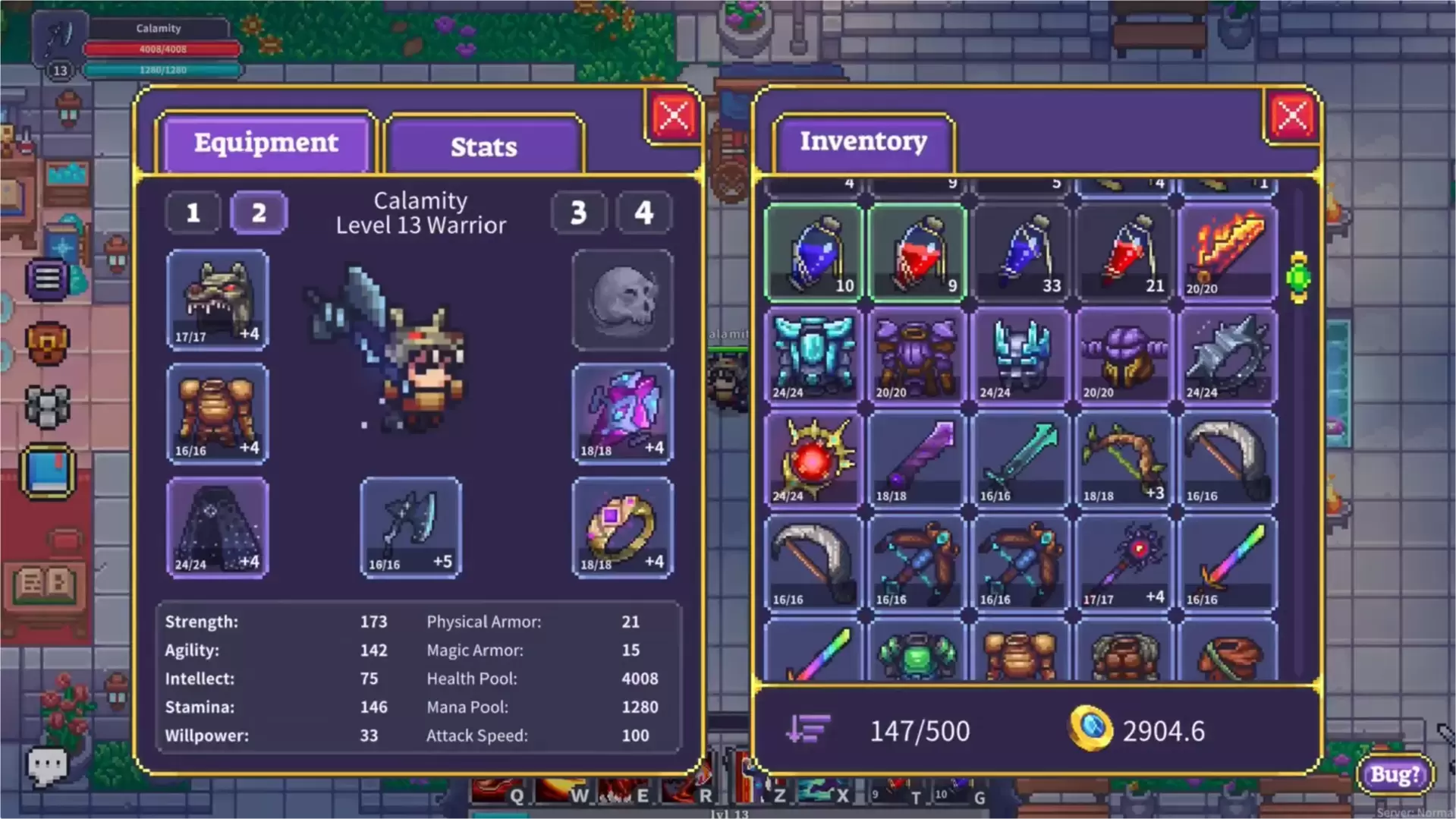Open the chat speech bubble
Screen dimensions: 1456x819
[47, 765]
